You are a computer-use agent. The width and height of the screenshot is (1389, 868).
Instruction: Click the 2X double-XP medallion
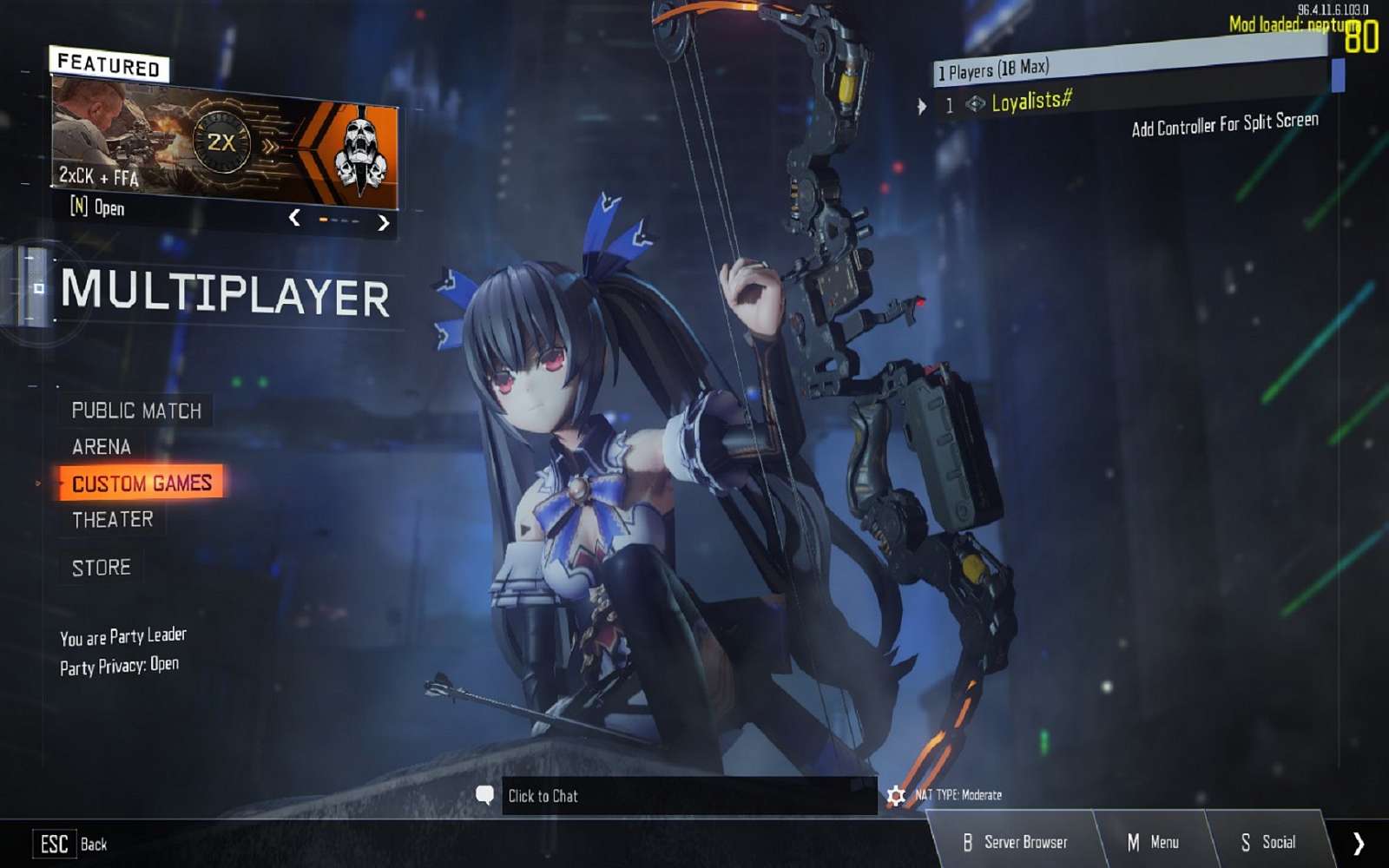pos(224,141)
